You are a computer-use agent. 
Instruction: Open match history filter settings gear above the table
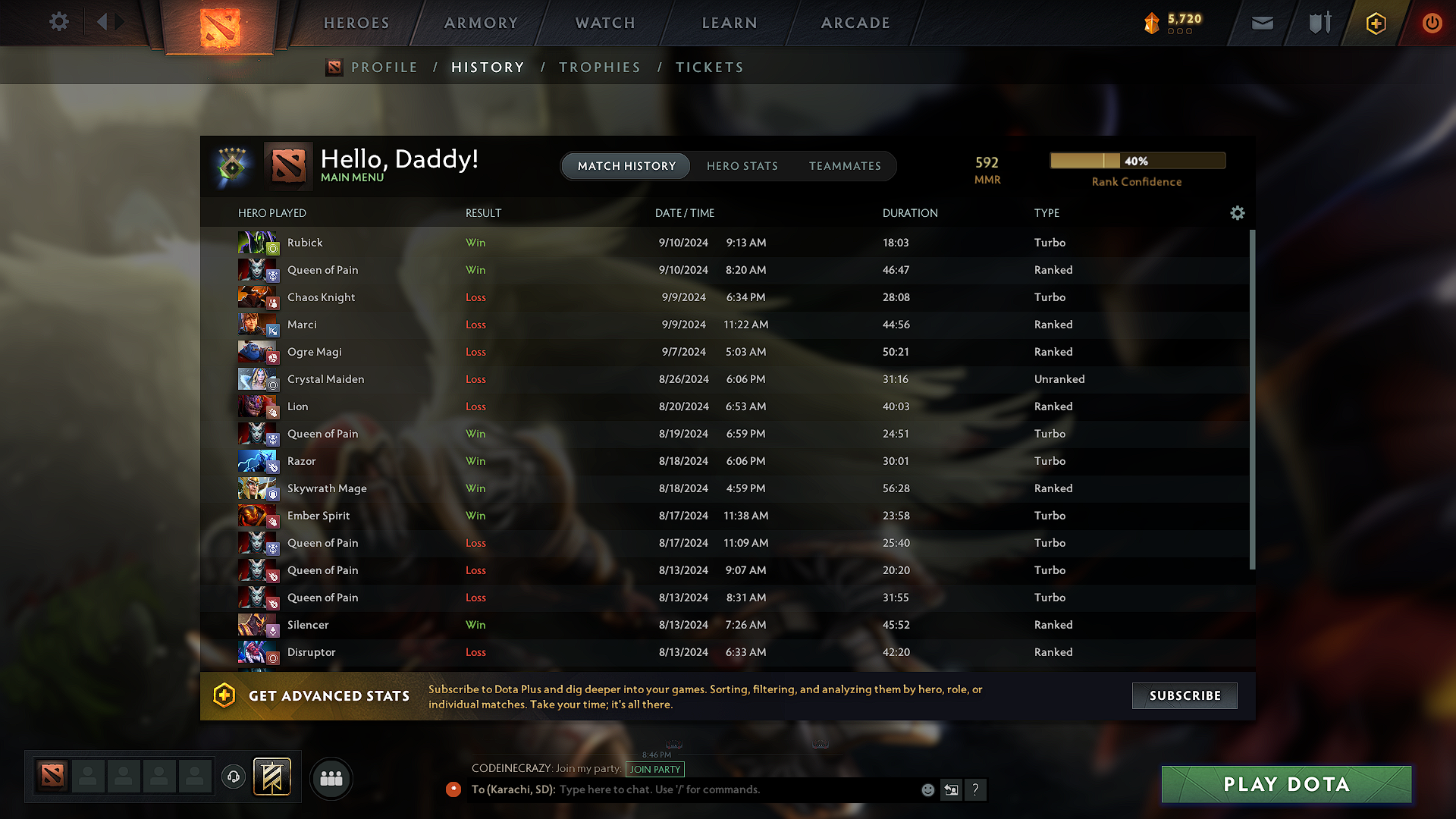(x=1238, y=213)
